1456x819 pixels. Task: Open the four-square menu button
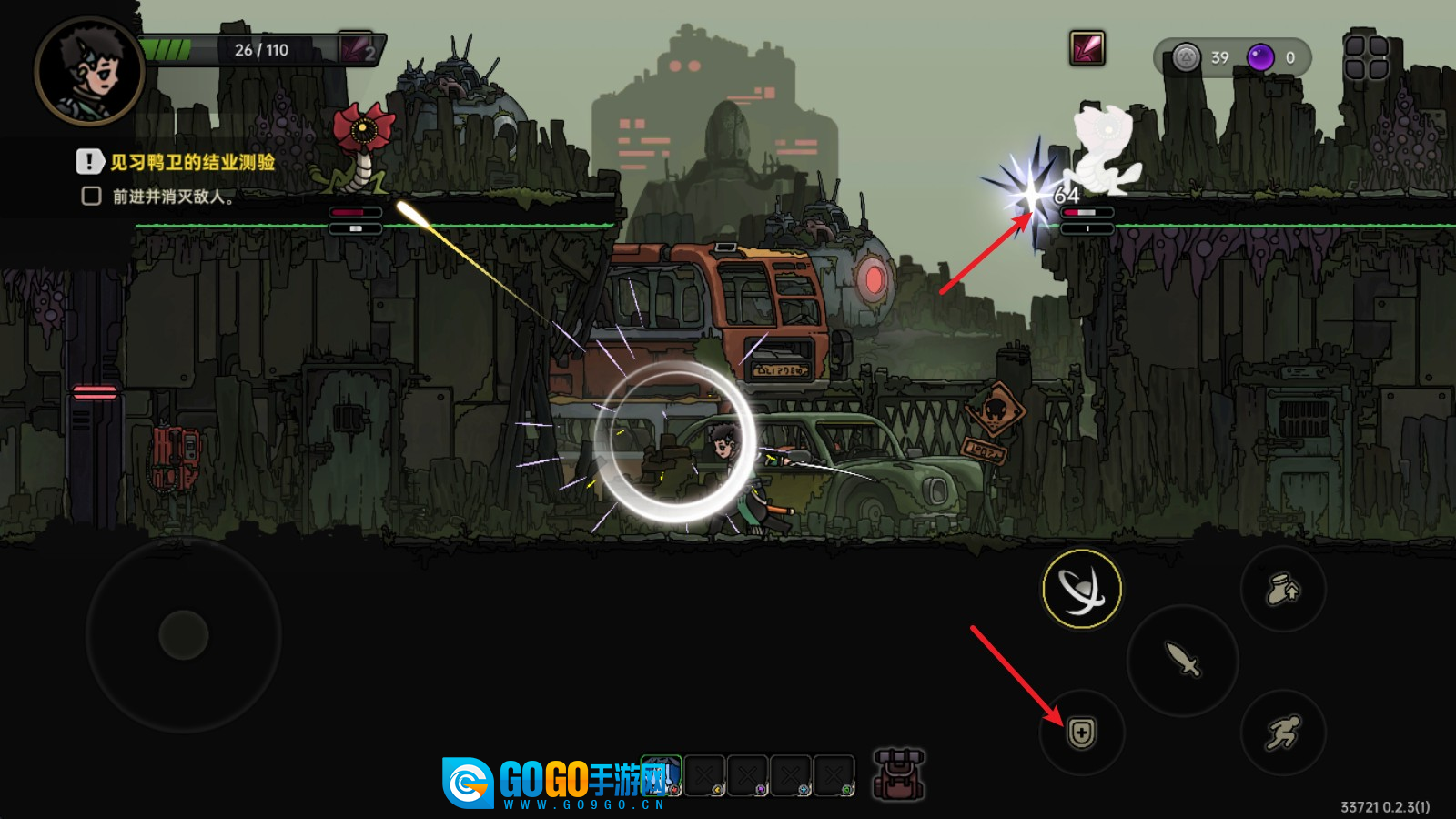point(1366,57)
